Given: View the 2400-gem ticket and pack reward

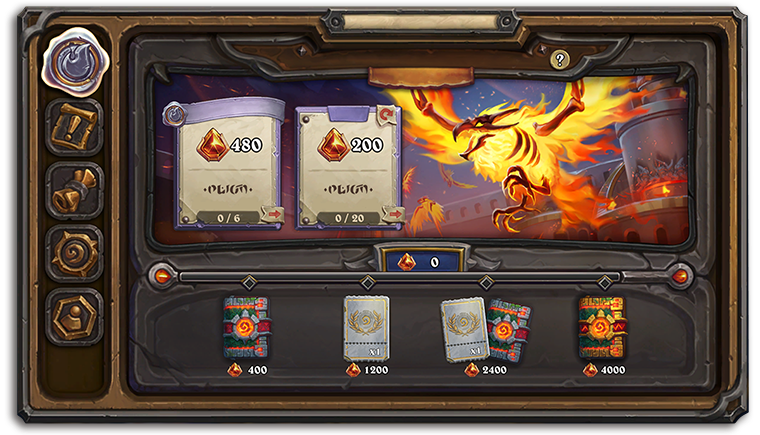Looking at the screenshot, I should coord(486,328).
